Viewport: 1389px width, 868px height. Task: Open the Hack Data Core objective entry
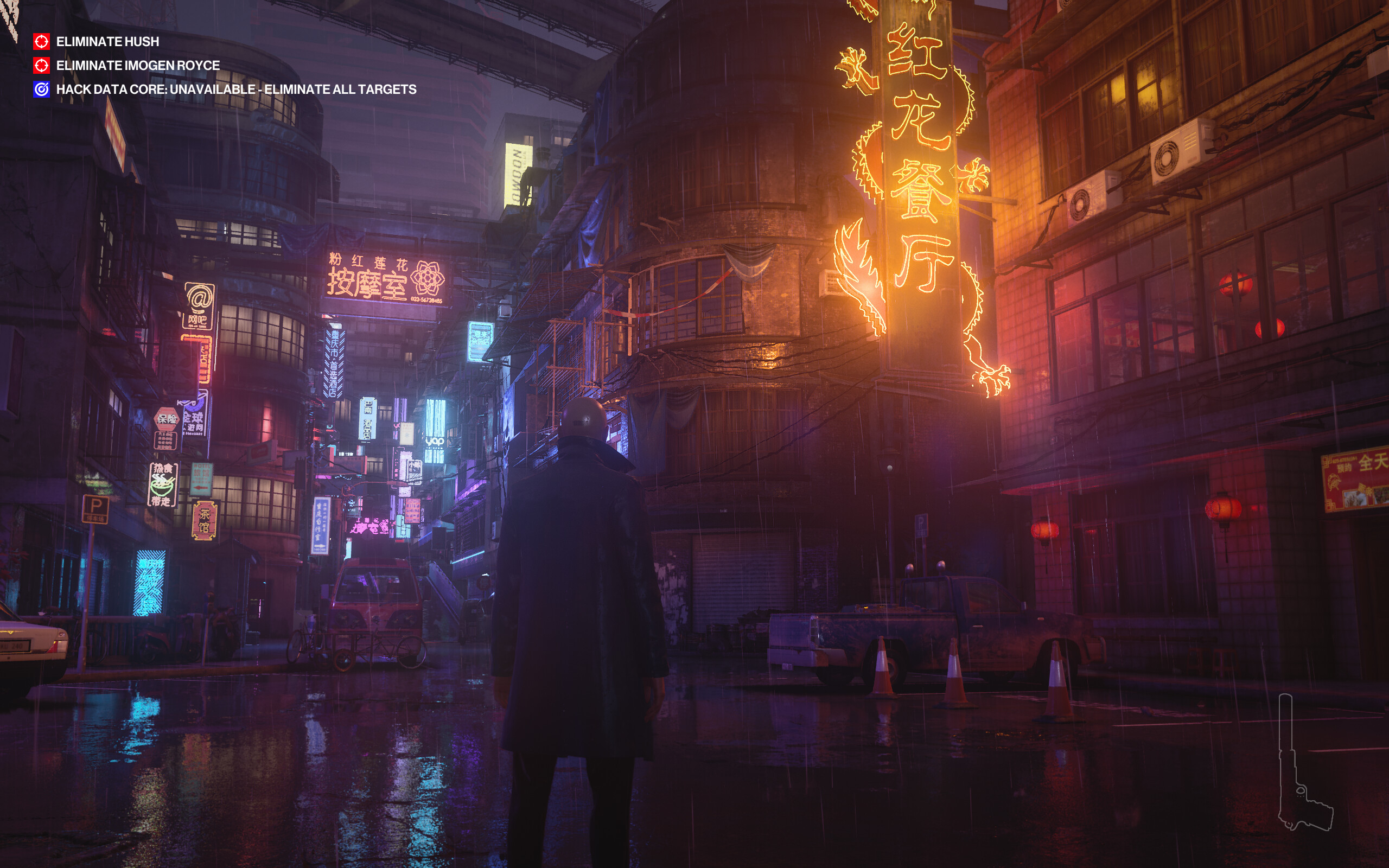(x=235, y=90)
